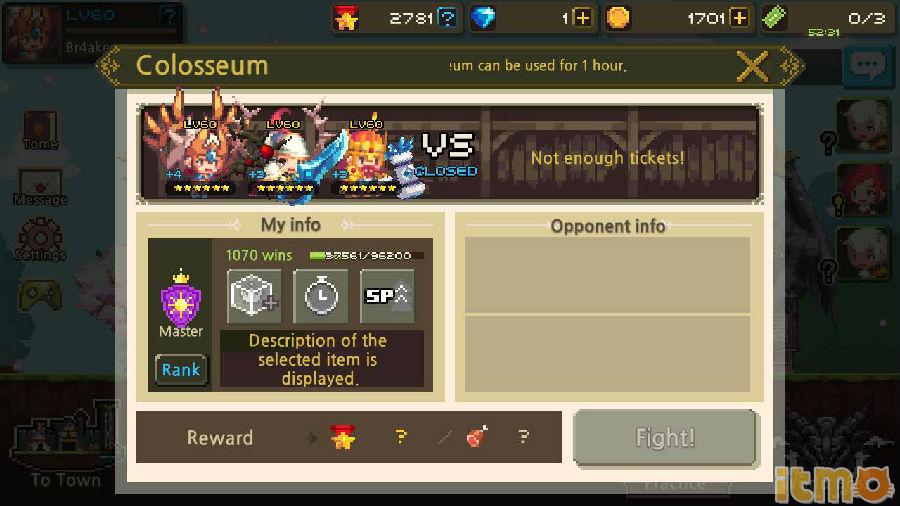Select the stopwatch item slot

[320, 296]
